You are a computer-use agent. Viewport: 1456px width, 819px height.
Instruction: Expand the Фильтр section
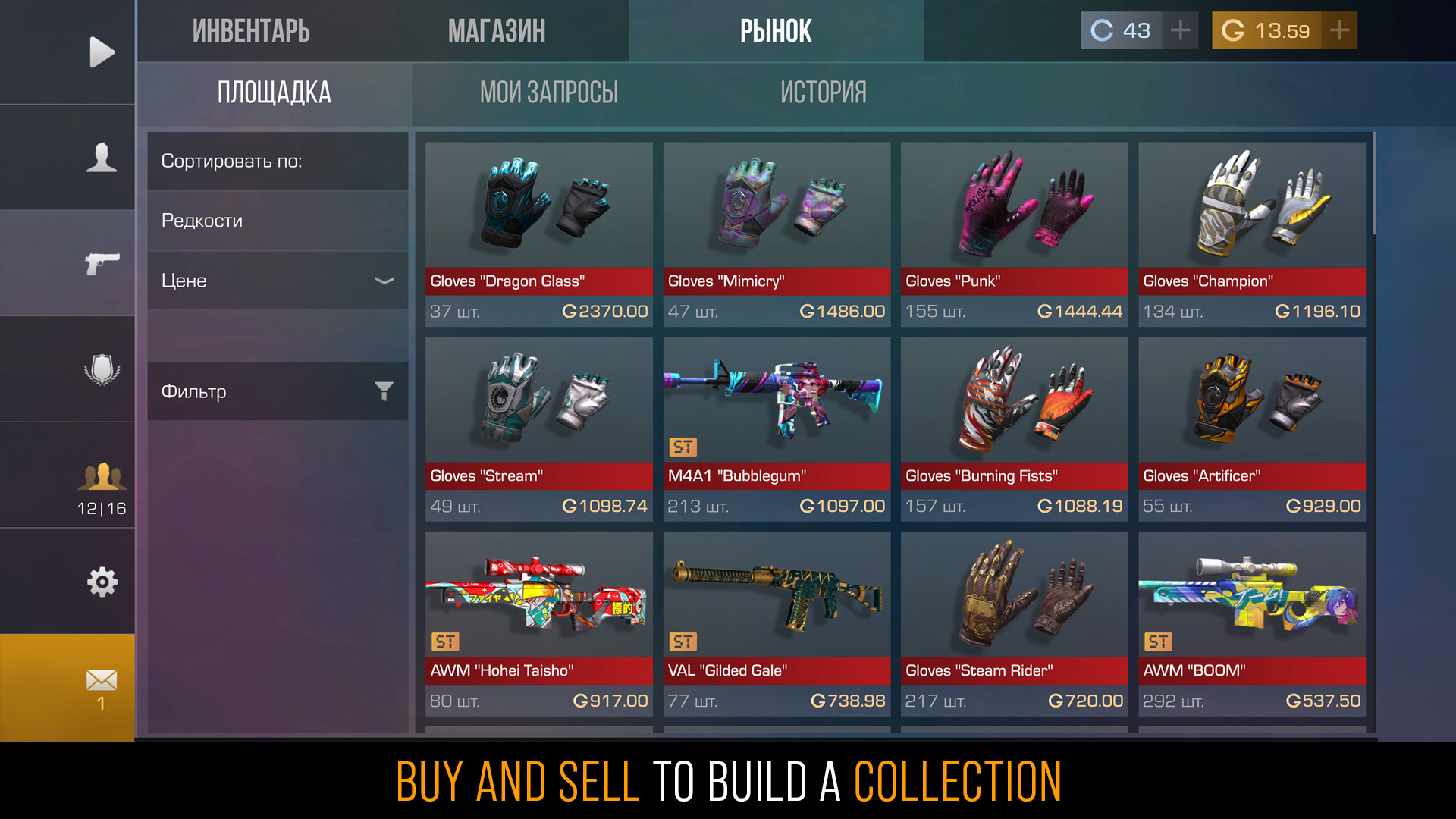(x=277, y=391)
